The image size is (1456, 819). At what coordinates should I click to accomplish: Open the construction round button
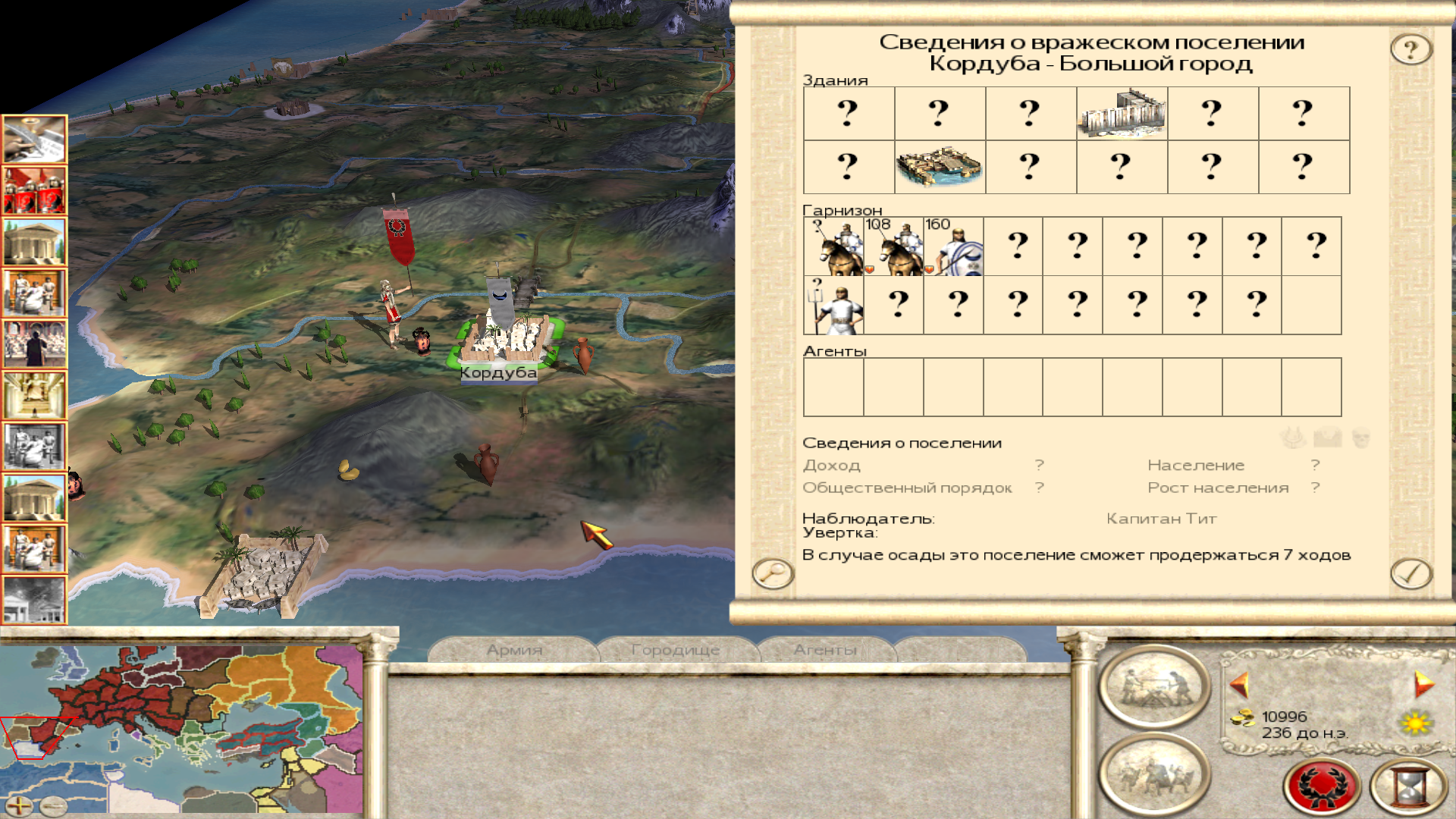pyautogui.click(x=1154, y=686)
